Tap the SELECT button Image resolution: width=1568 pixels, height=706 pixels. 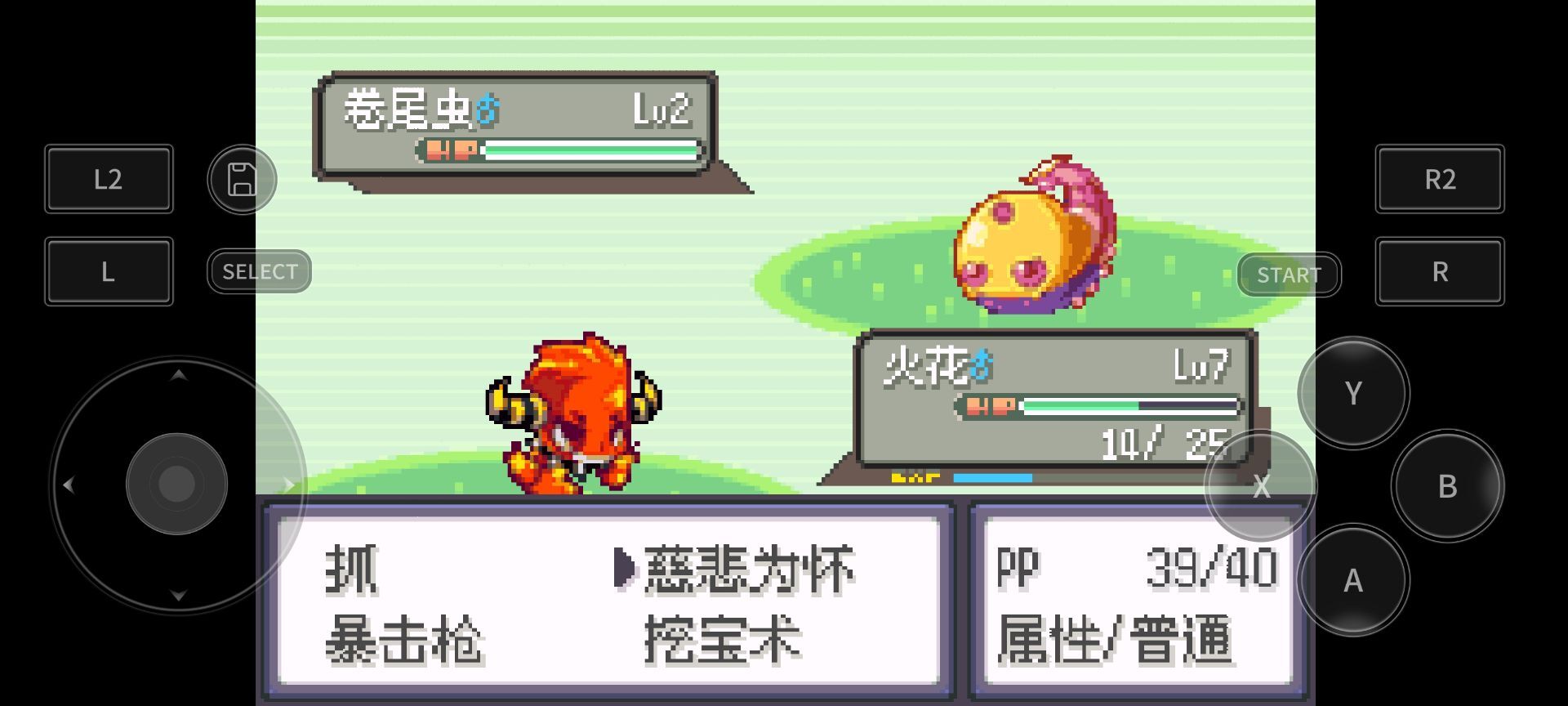[x=258, y=270]
